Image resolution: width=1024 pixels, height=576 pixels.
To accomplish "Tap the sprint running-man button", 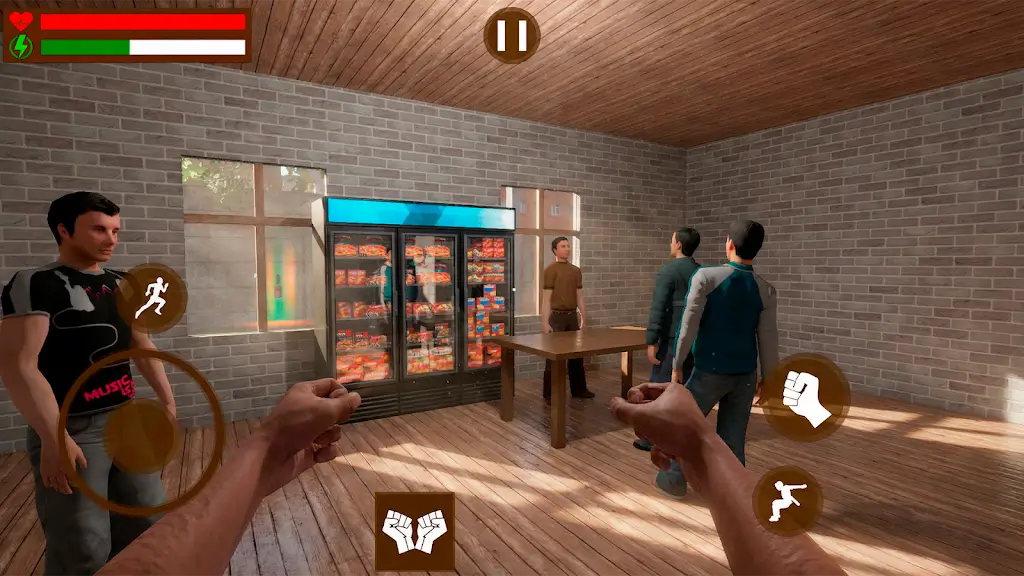I will point(151,297).
